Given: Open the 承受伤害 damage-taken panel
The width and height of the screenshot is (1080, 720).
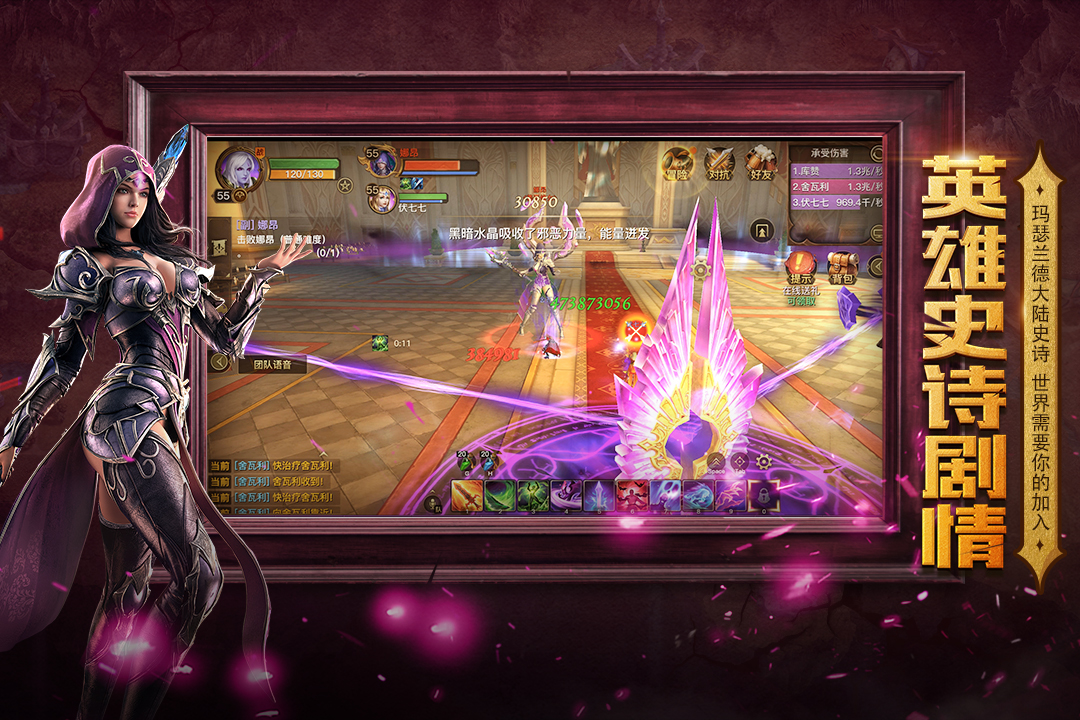Looking at the screenshot, I should pyautogui.click(x=830, y=153).
